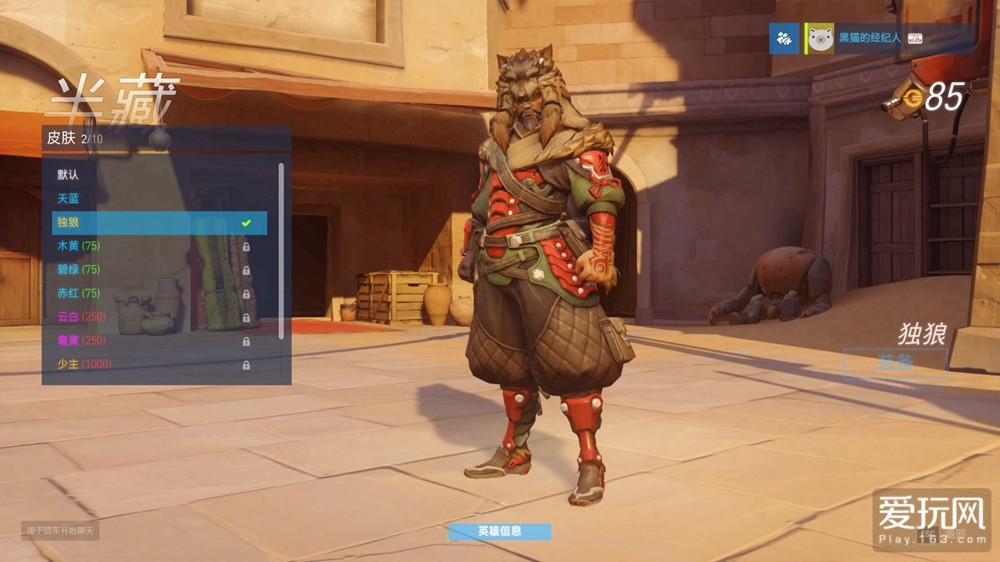The image size is (1000, 562).
Task: Click the skin list scrollbar
Action: 281,250
